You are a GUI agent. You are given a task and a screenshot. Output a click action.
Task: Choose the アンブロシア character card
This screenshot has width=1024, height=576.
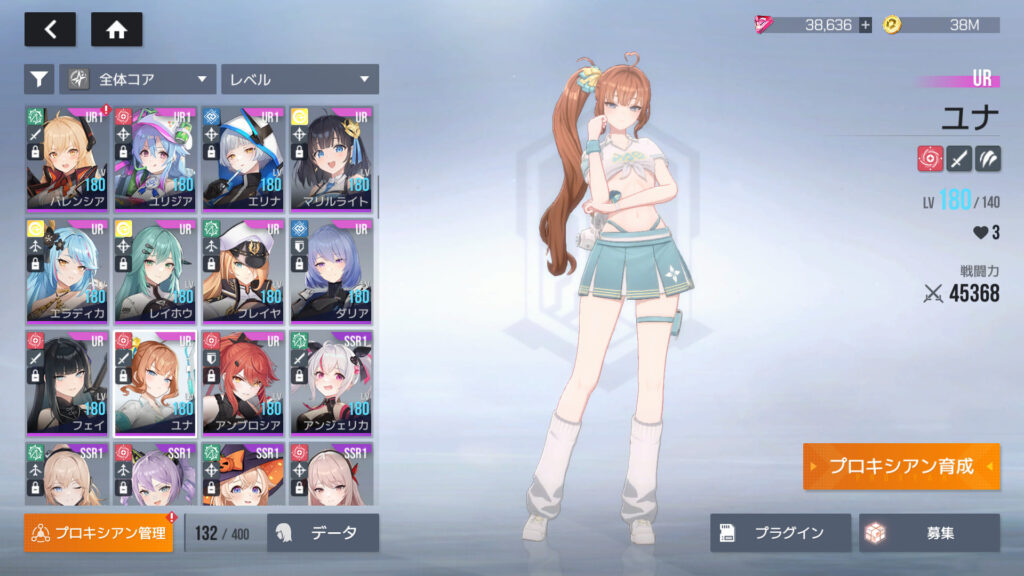243,382
